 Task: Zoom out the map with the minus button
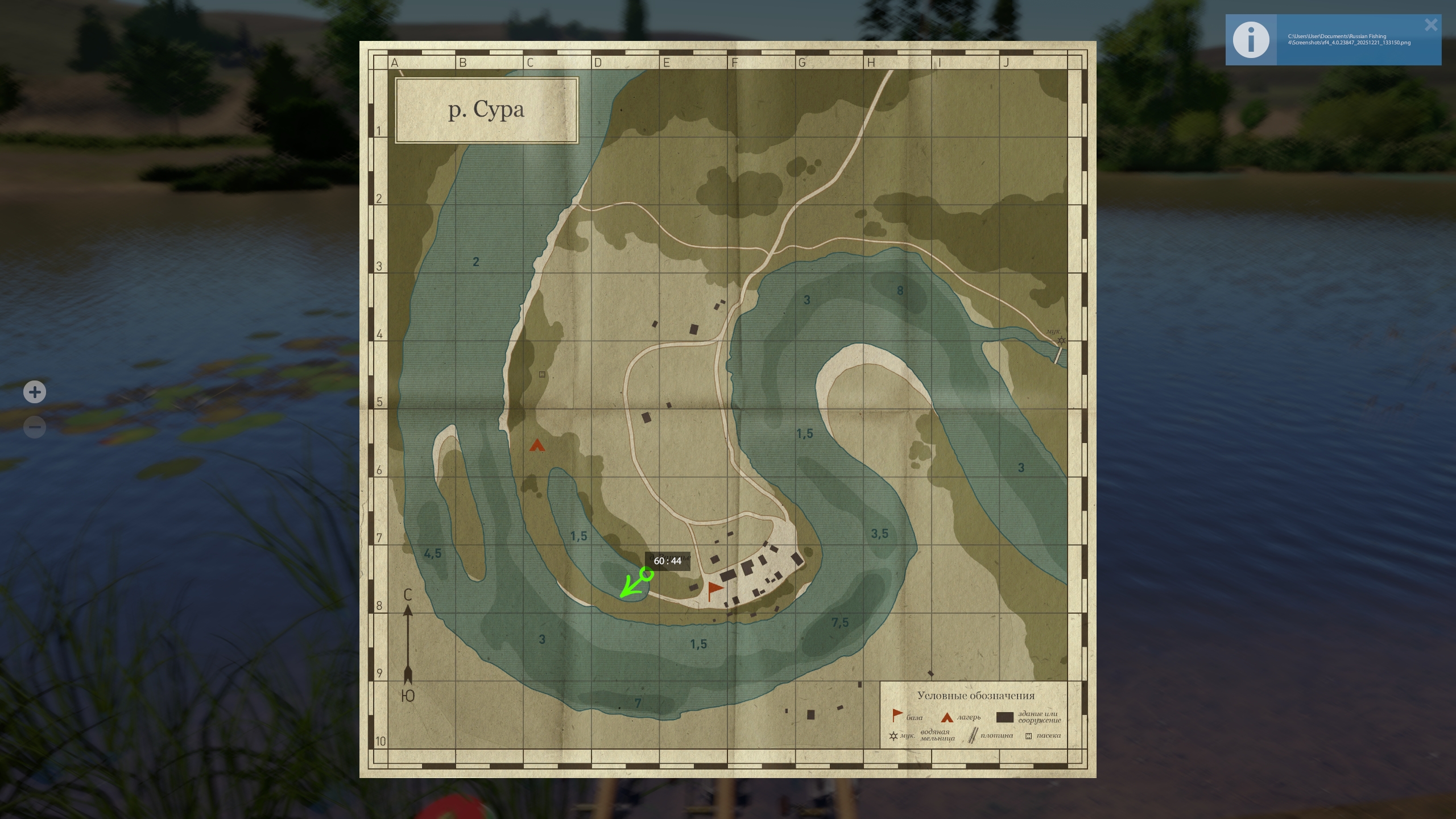coord(35,427)
